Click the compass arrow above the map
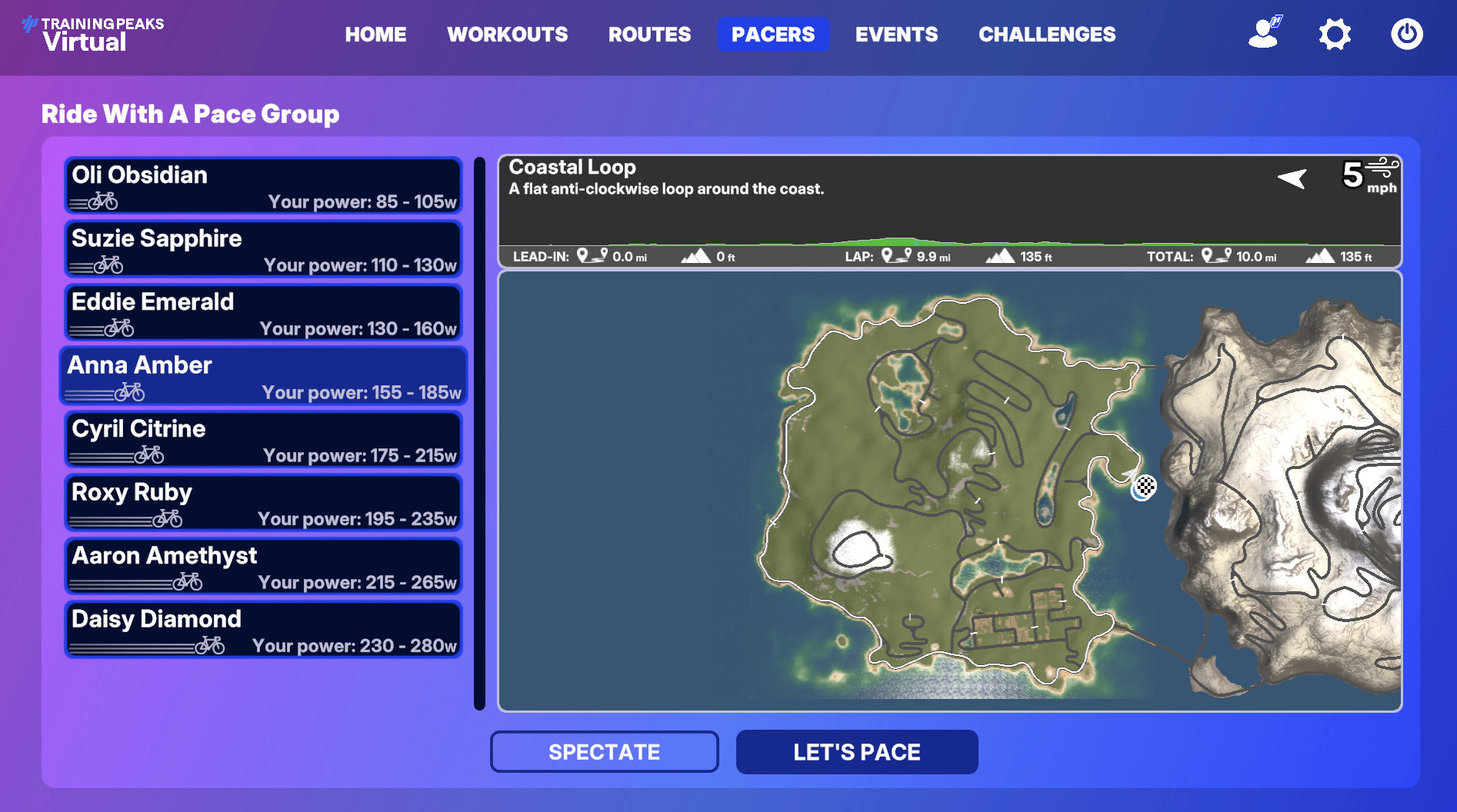Image resolution: width=1457 pixels, height=812 pixels. 1292,178
